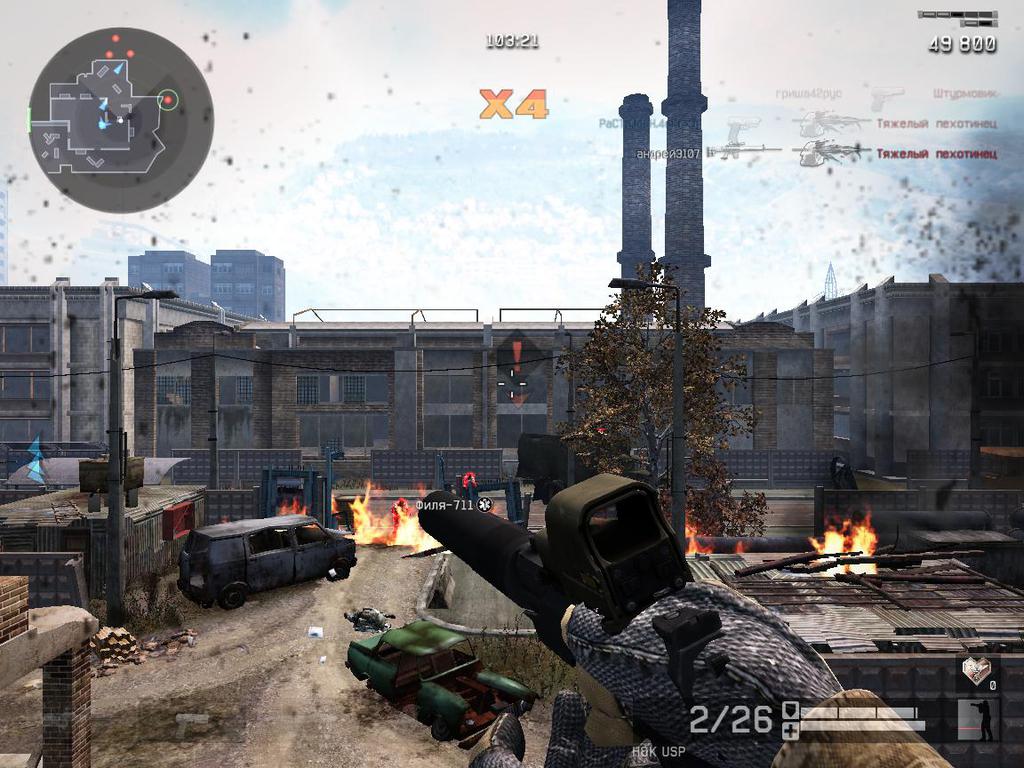Click the health cross icon
This screenshot has width=1024, height=768.
790,731
